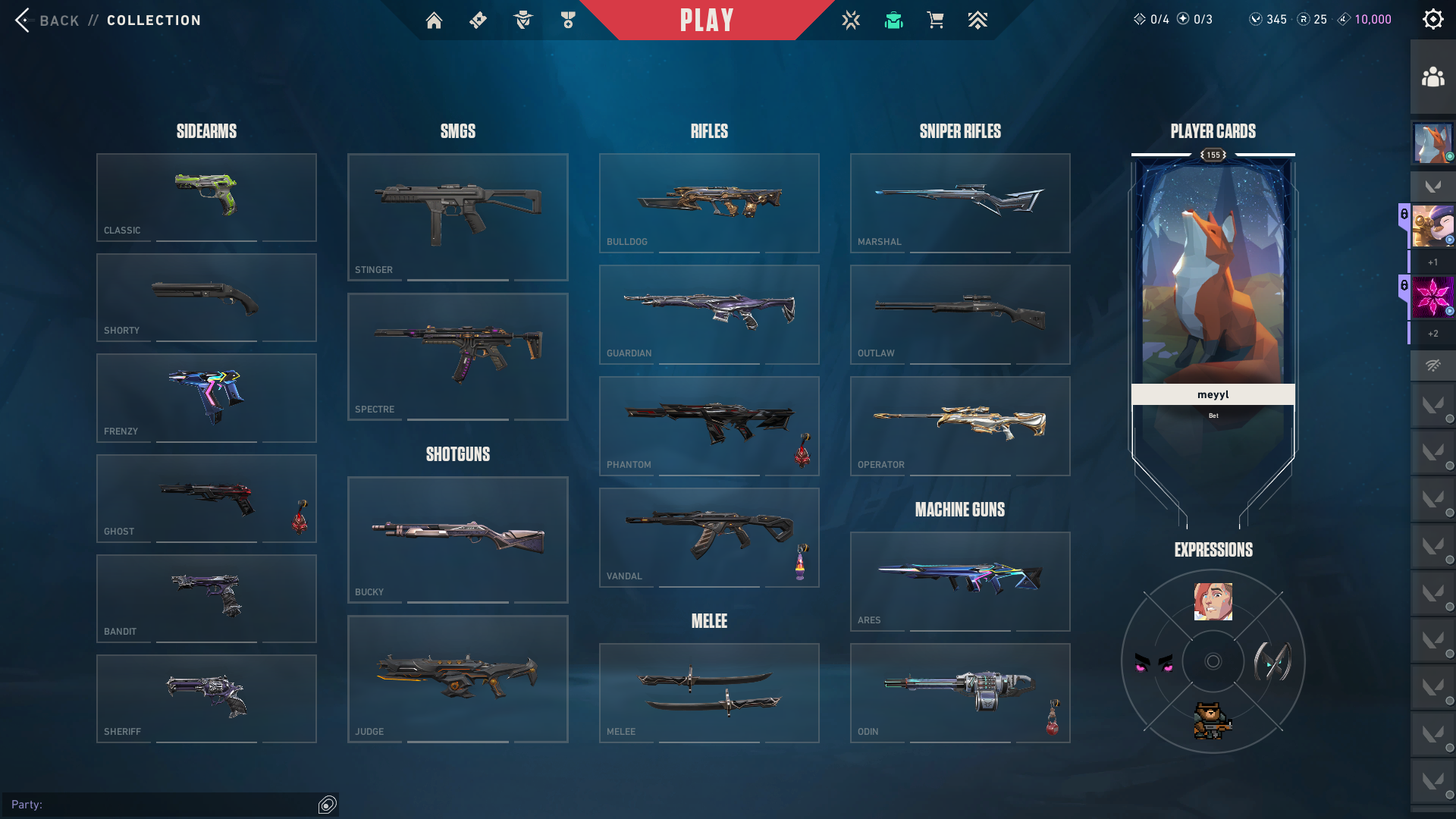Open the home screen icon

(x=434, y=20)
